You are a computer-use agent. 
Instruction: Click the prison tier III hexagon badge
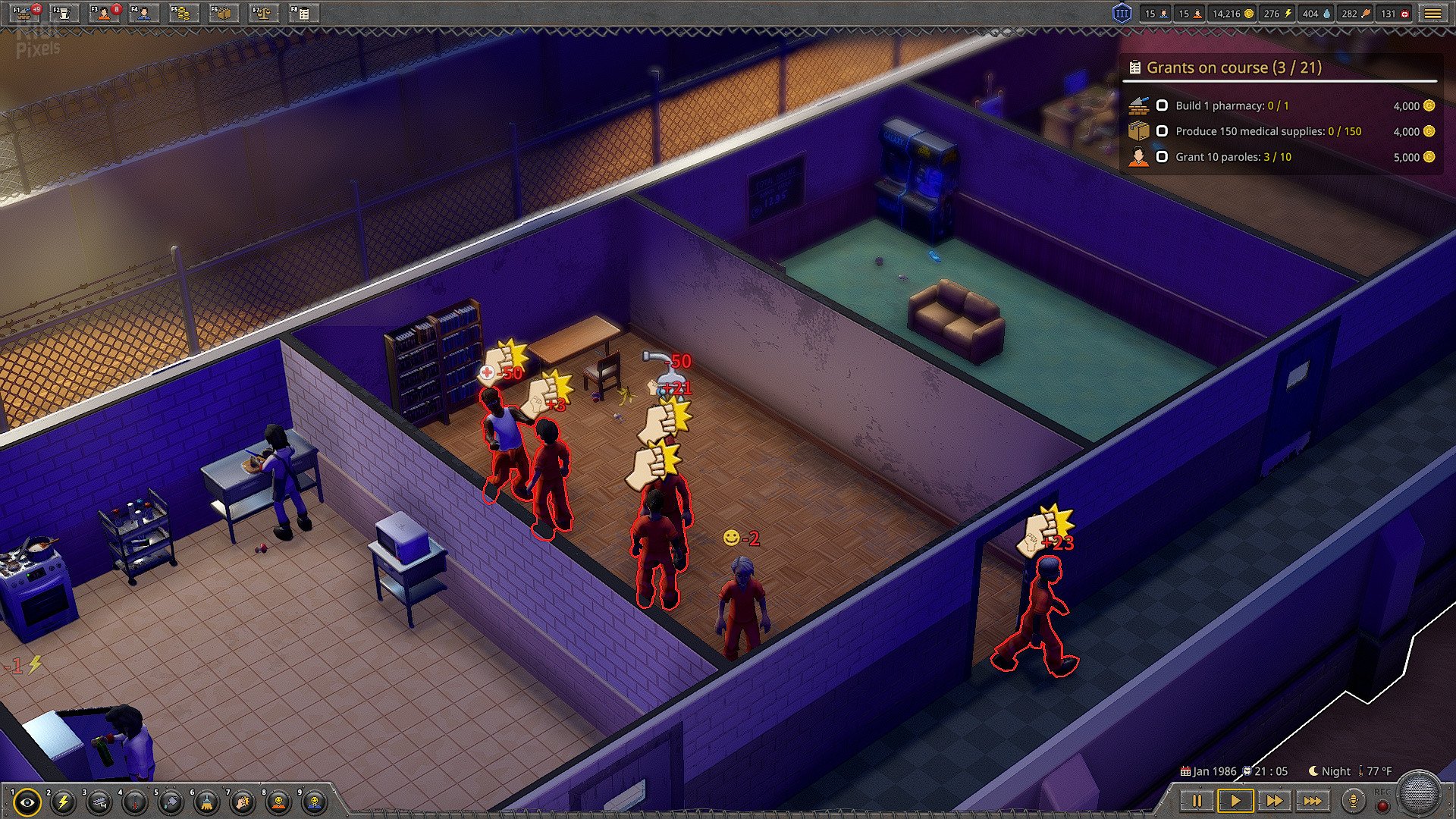1122,14
